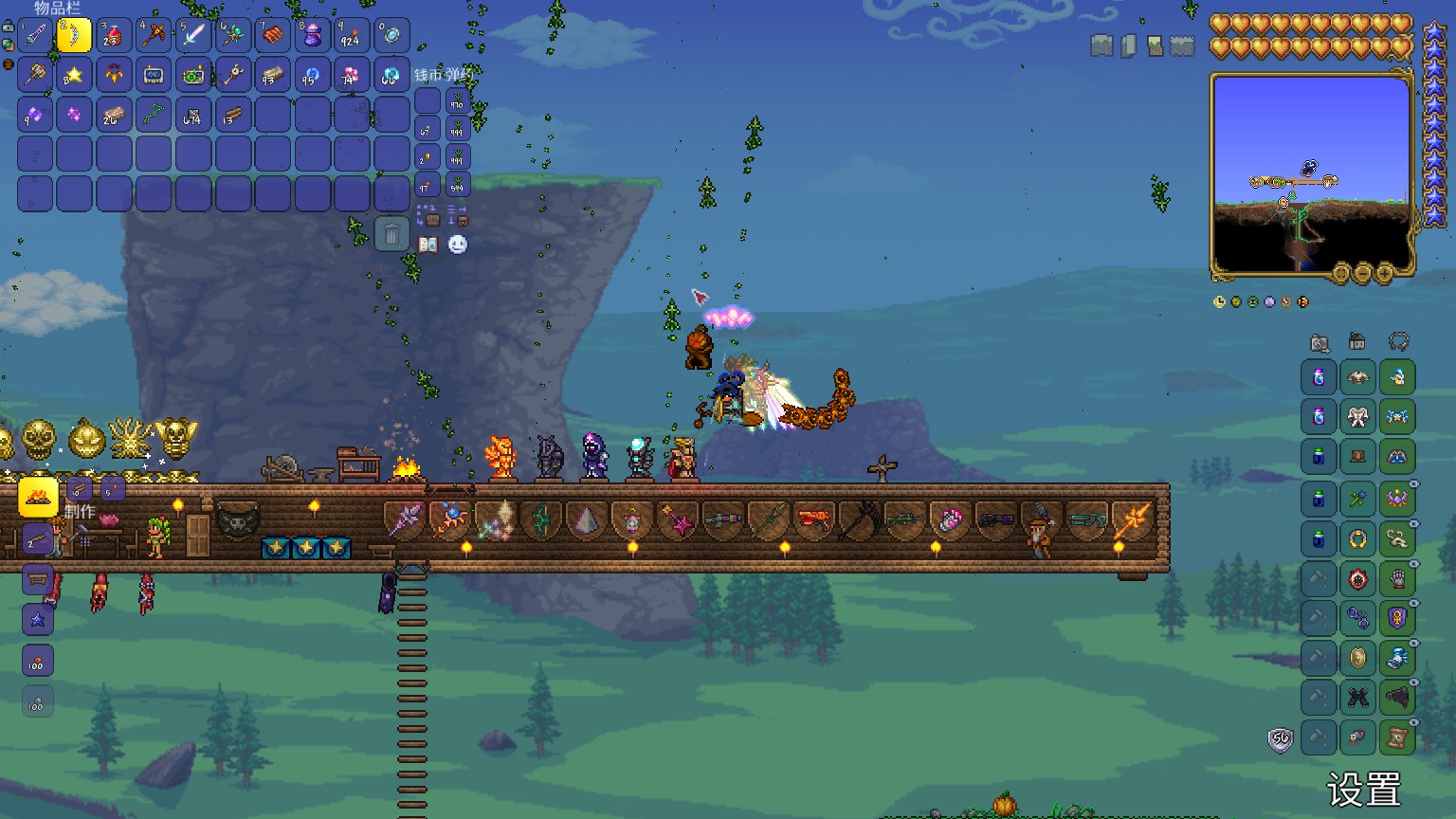Viewport: 1456px width, 819px height.
Task: Select the shield with ankh accessory slot
Action: click(1397, 618)
